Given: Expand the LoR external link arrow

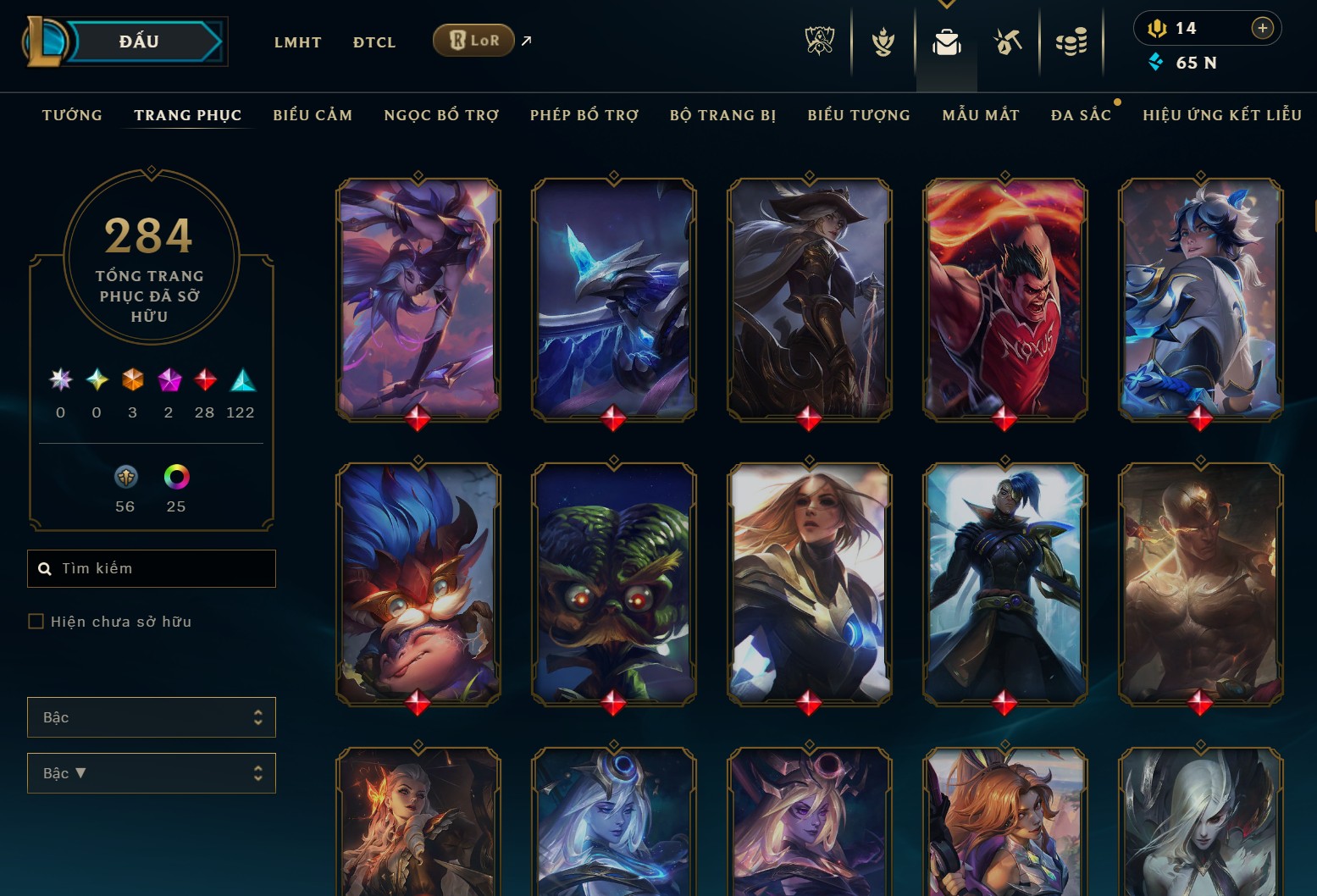Looking at the screenshot, I should 525,40.
